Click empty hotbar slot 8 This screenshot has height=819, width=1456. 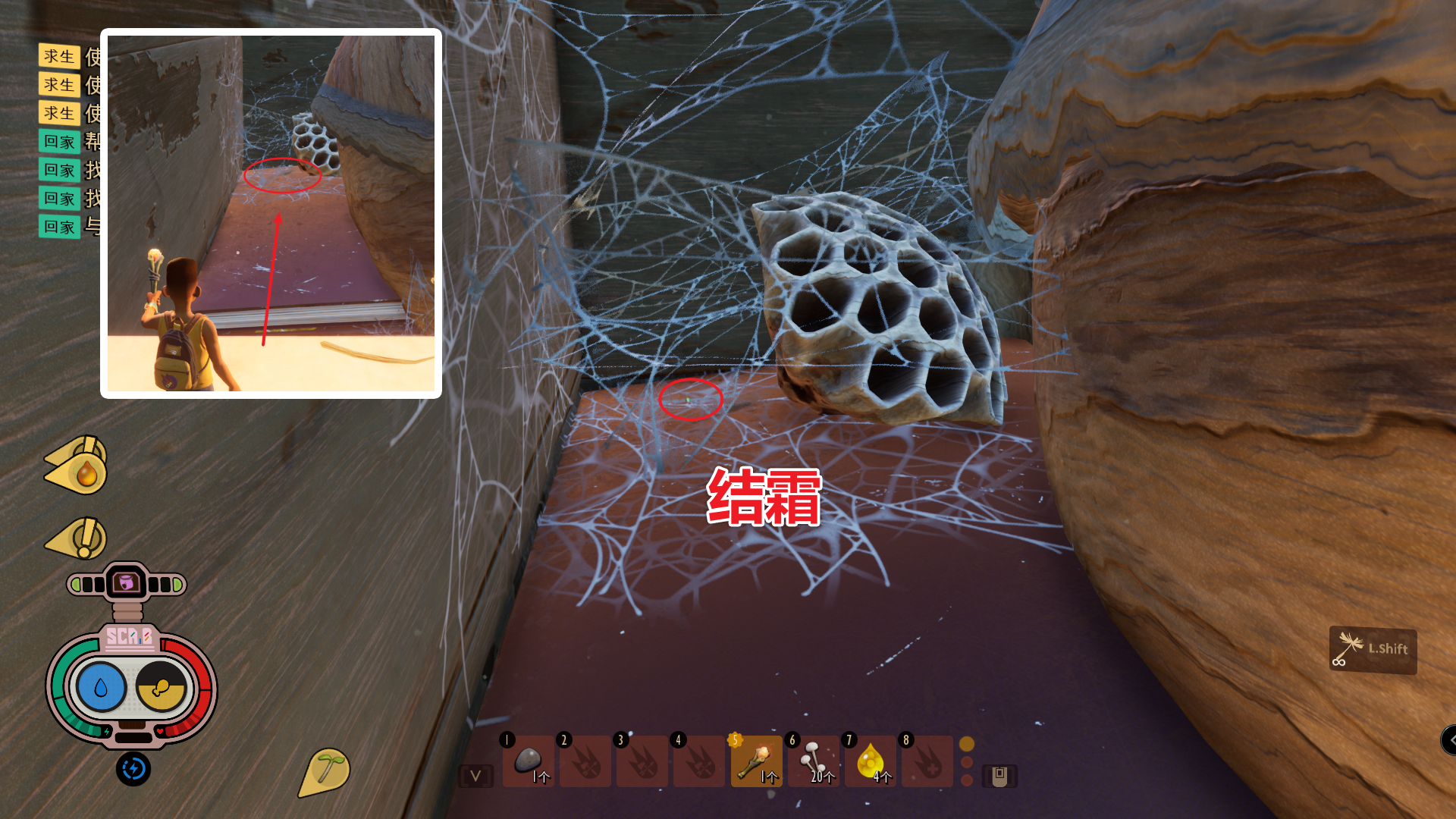pos(927,762)
